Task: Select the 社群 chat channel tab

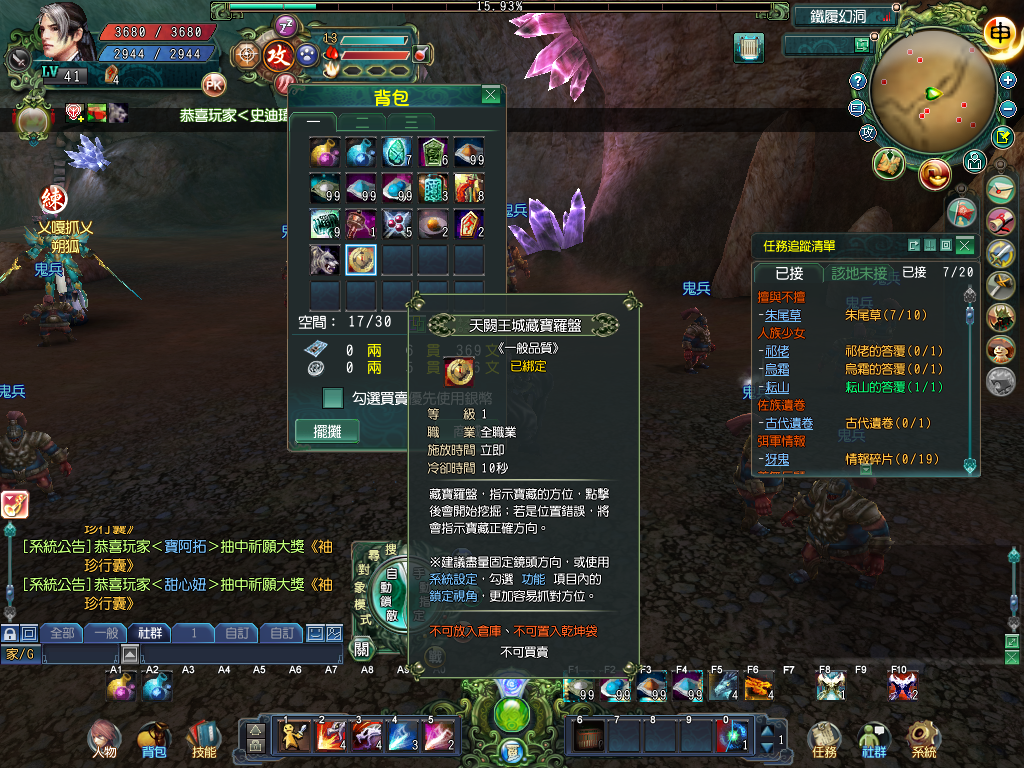Action: click(x=150, y=633)
